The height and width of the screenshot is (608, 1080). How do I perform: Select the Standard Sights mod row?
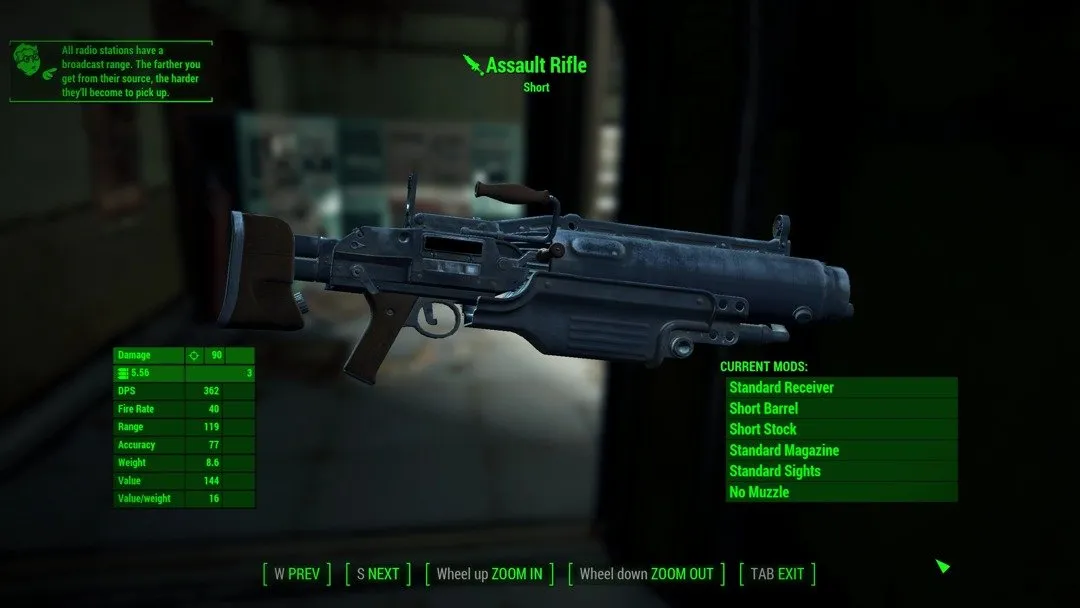click(x=841, y=471)
